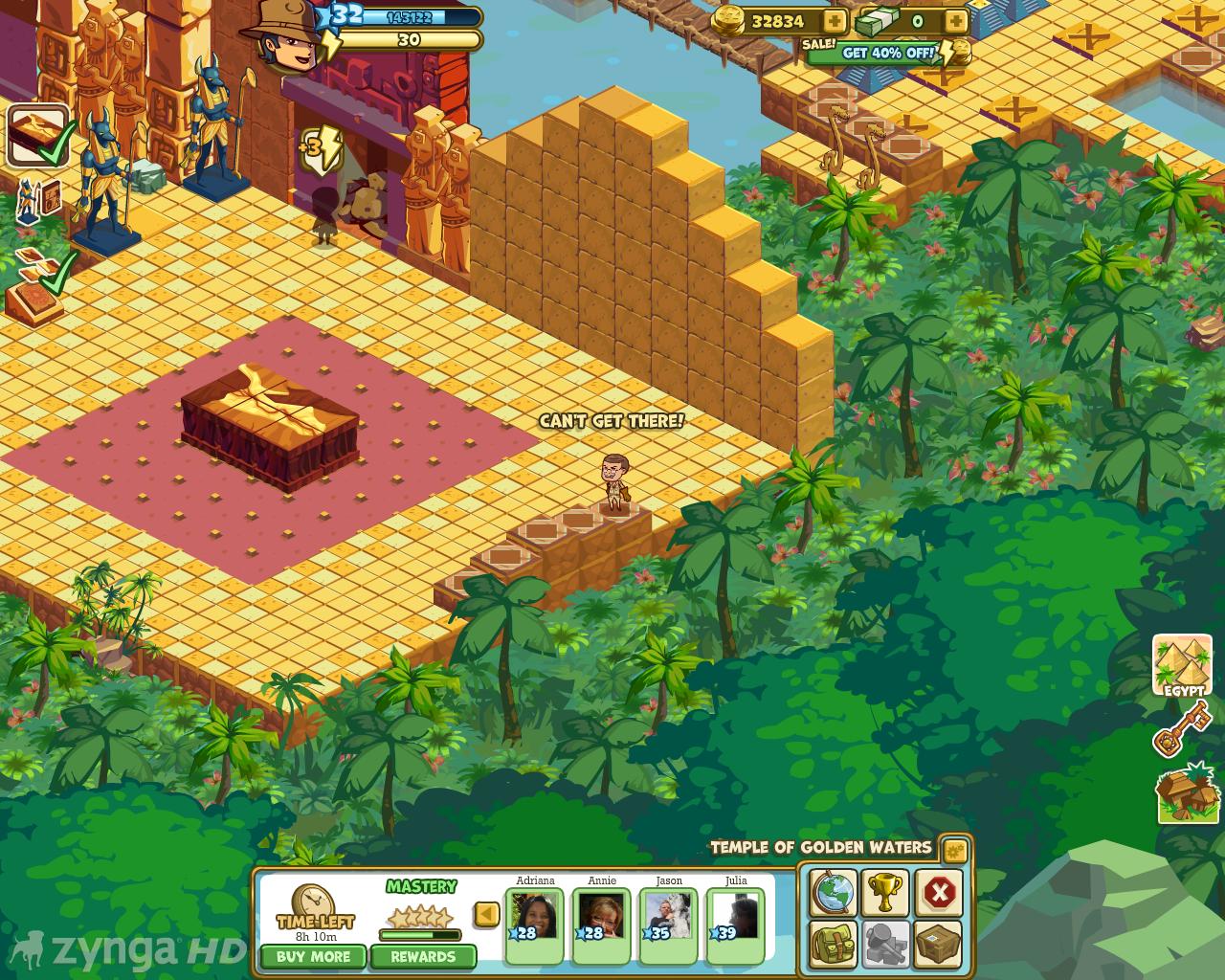
Task: Add more gold coins with plus button
Action: tap(835, 21)
